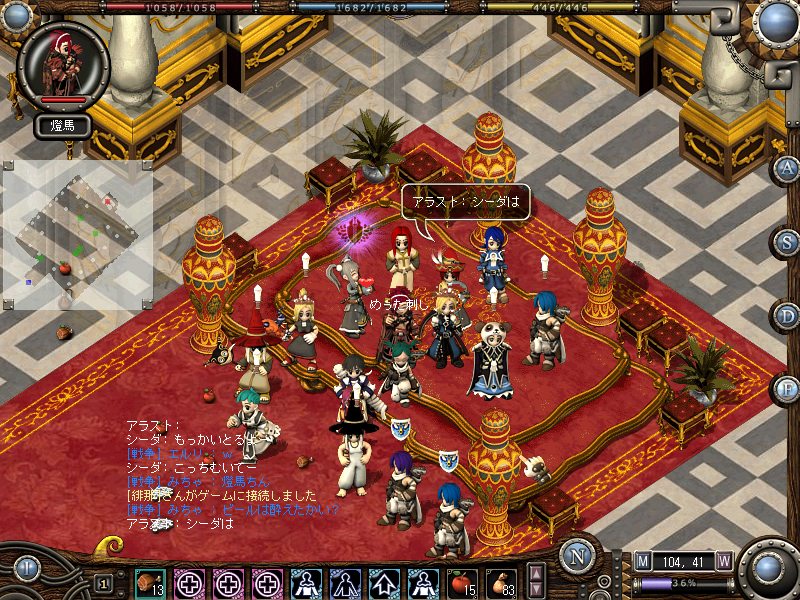Activate the S shortcut button
This screenshot has width=800, height=600.
tap(787, 241)
